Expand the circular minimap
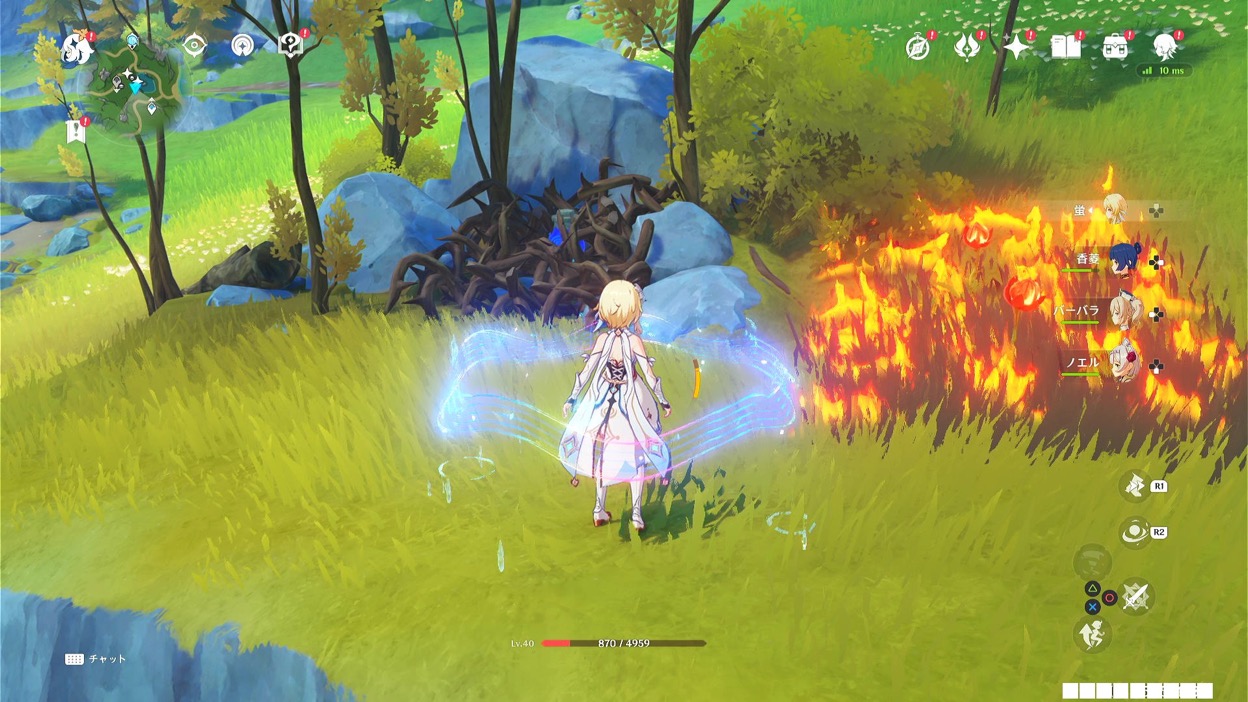Image resolution: width=1248 pixels, height=702 pixels. point(137,87)
